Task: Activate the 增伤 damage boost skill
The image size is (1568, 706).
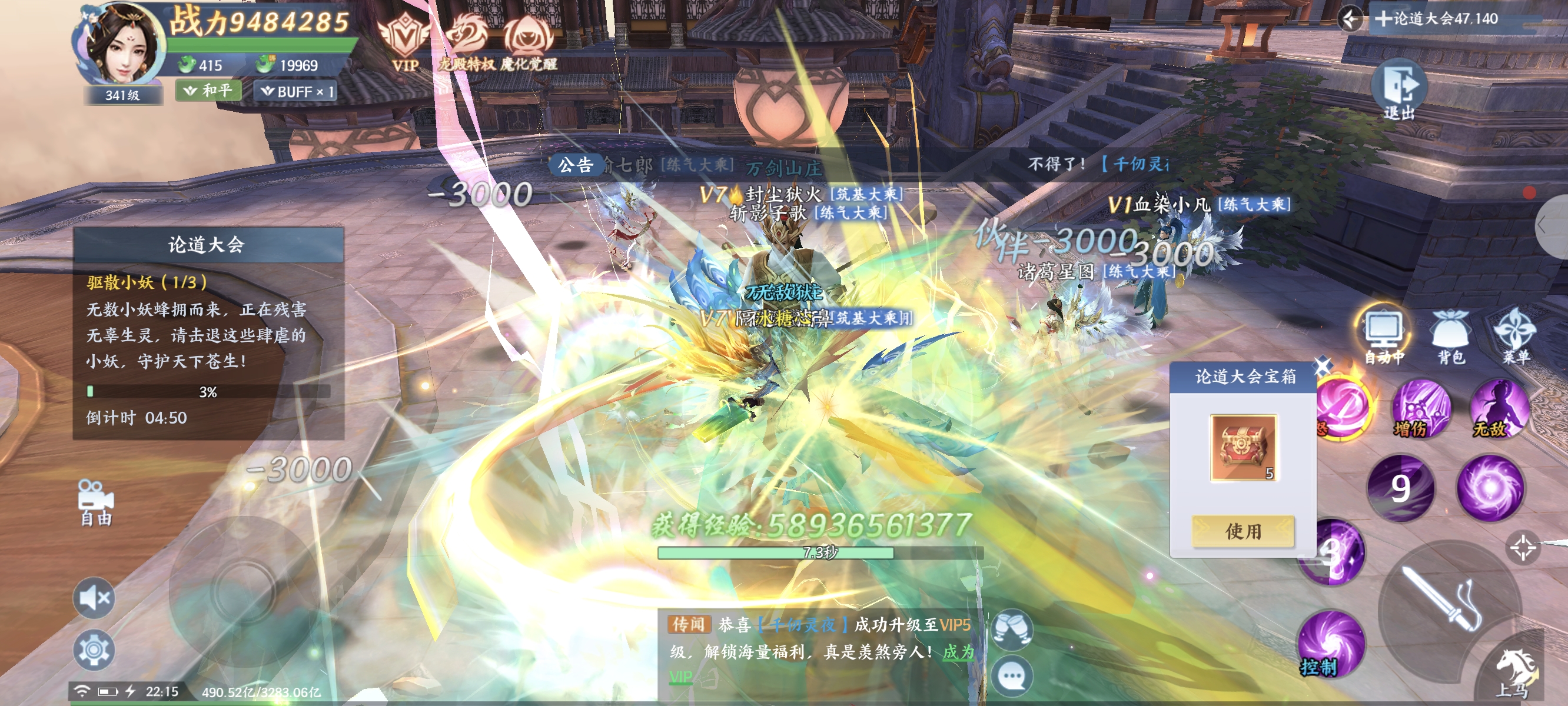Action: point(1421,410)
